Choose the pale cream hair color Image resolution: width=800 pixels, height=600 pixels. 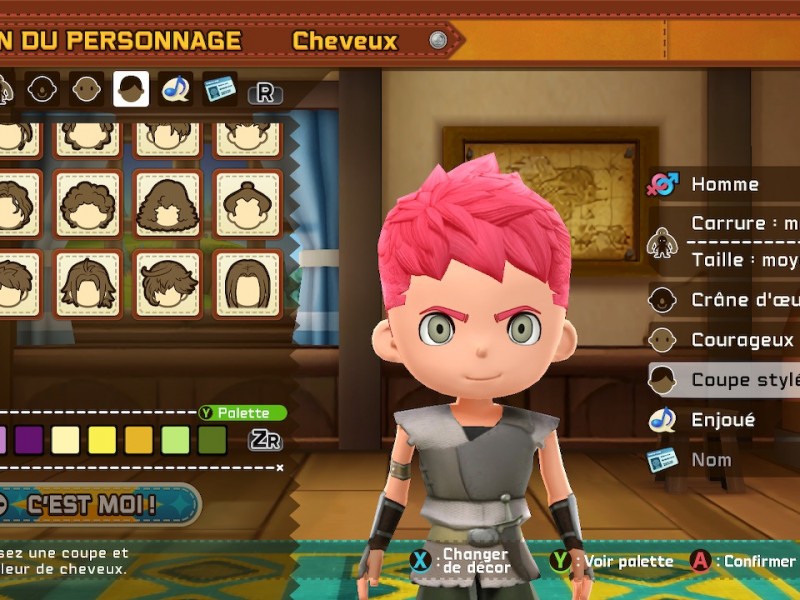pos(65,440)
